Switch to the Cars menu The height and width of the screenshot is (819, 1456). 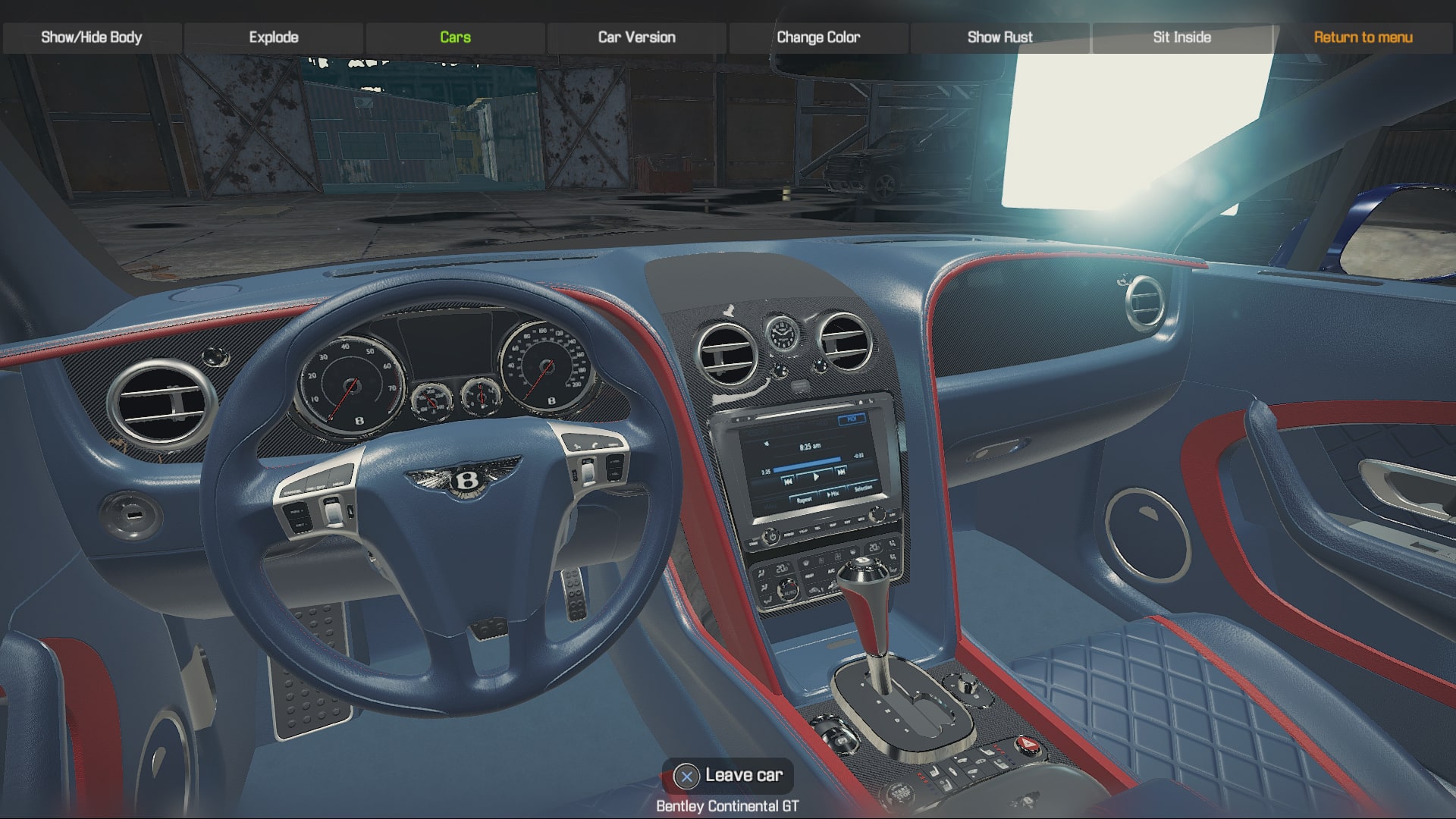point(454,36)
